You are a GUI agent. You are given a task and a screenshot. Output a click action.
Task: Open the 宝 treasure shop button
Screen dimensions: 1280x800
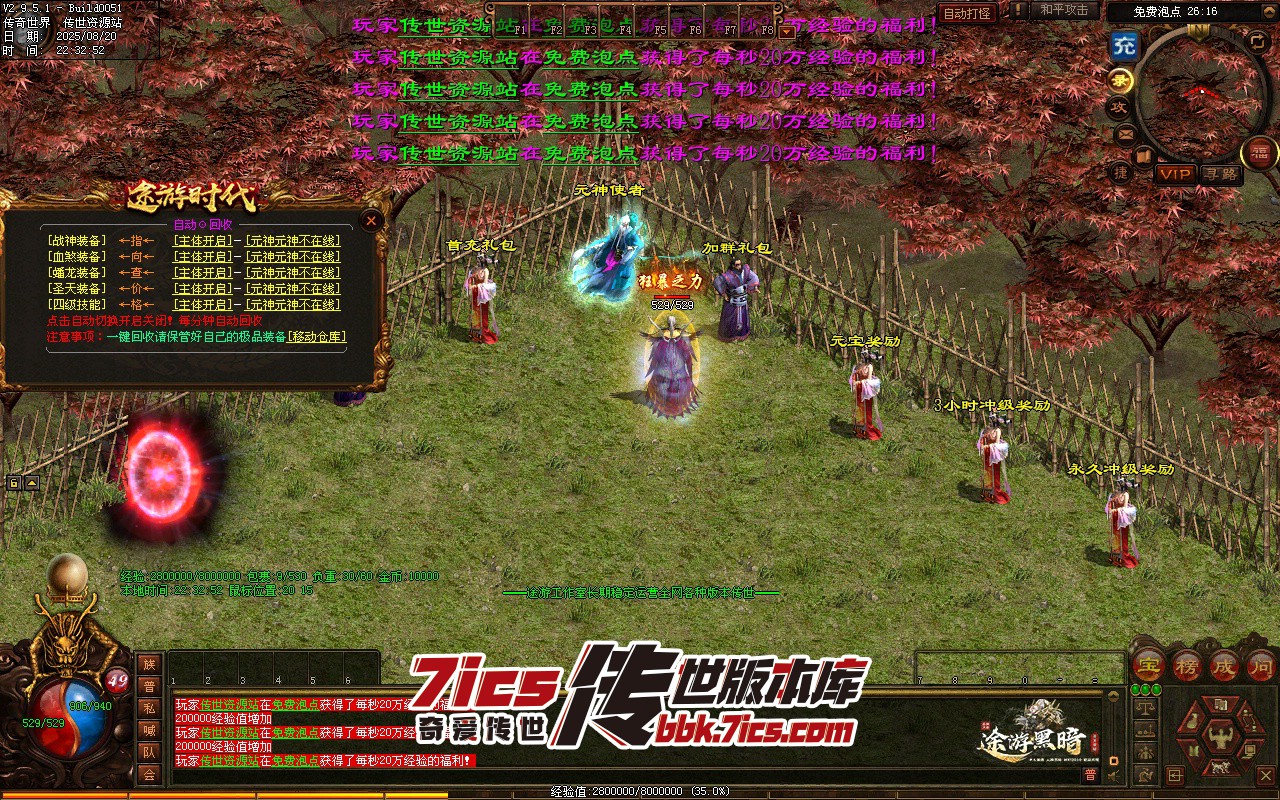[1149, 665]
